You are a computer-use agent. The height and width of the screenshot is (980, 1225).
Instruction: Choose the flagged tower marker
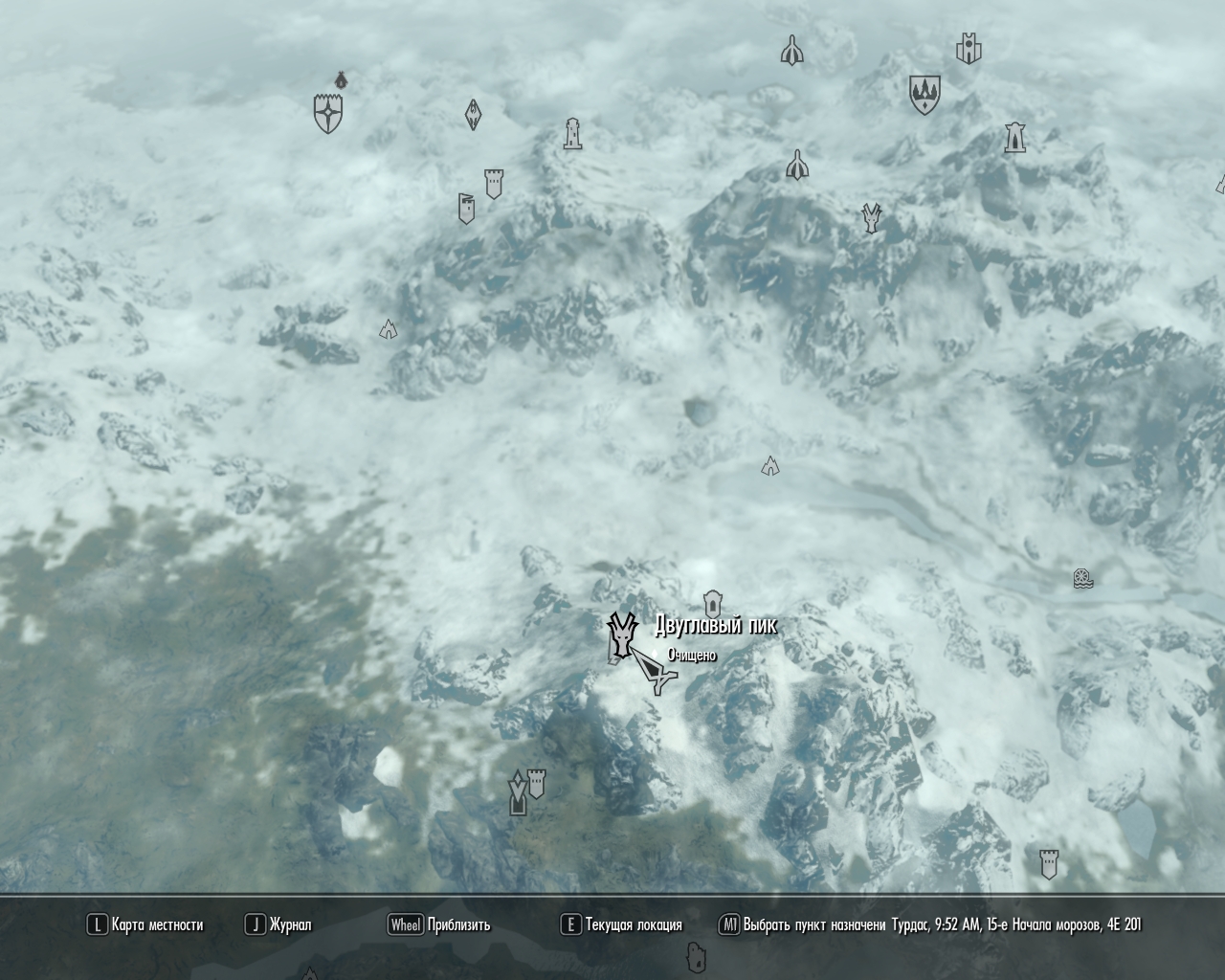point(466,208)
